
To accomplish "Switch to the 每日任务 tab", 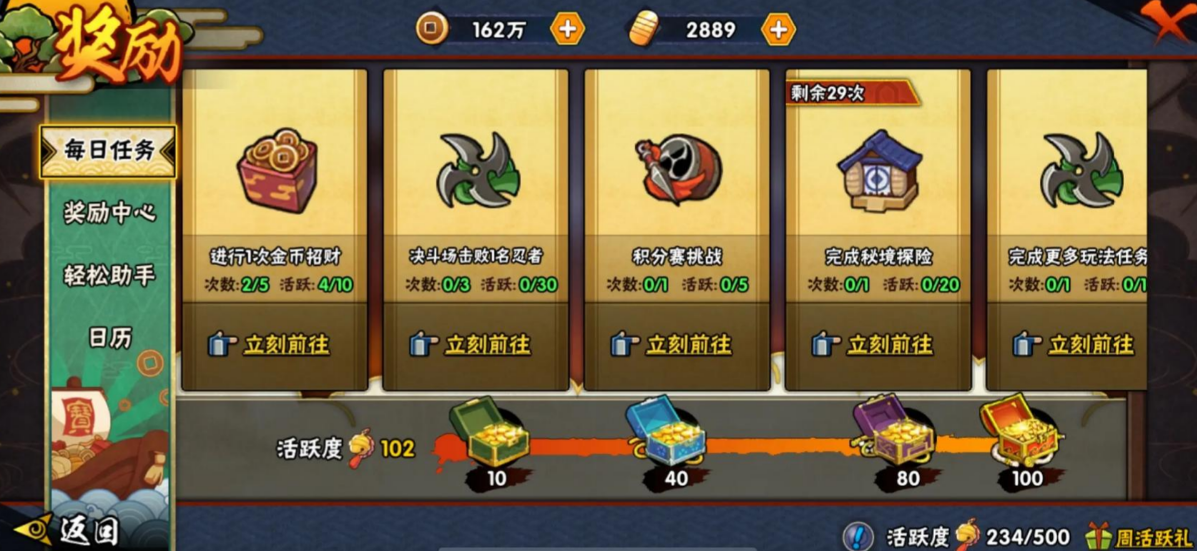I will pos(108,151).
